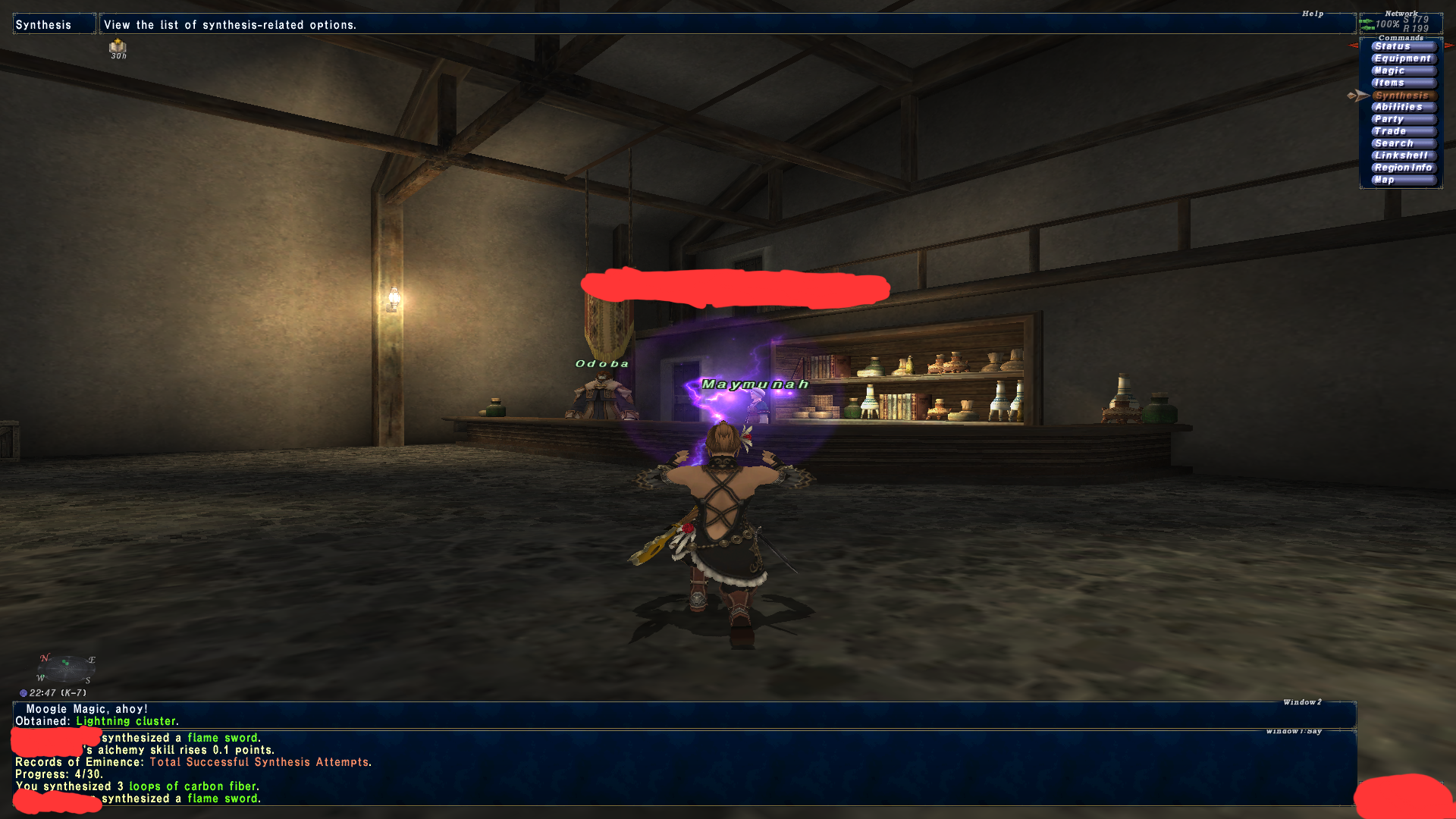
Task: Show Region Info from the commands
Action: pos(1402,168)
